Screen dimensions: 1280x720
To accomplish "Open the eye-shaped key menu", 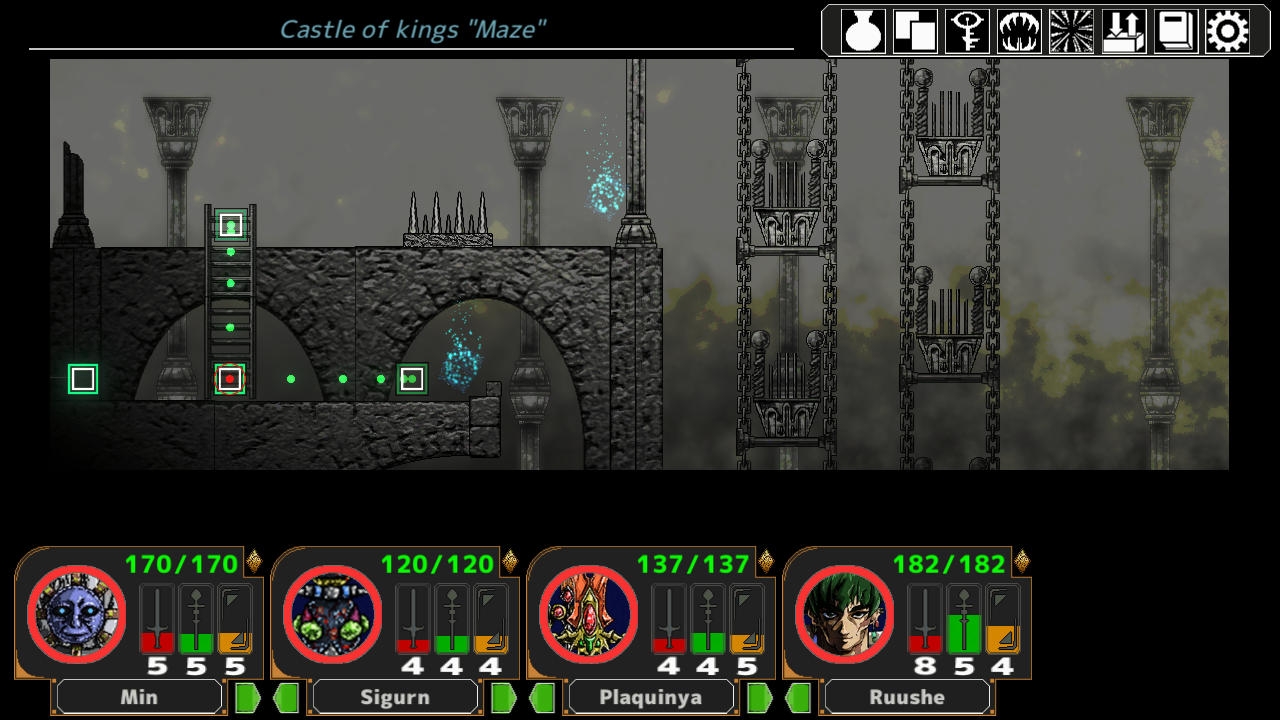I will (967, 32).
